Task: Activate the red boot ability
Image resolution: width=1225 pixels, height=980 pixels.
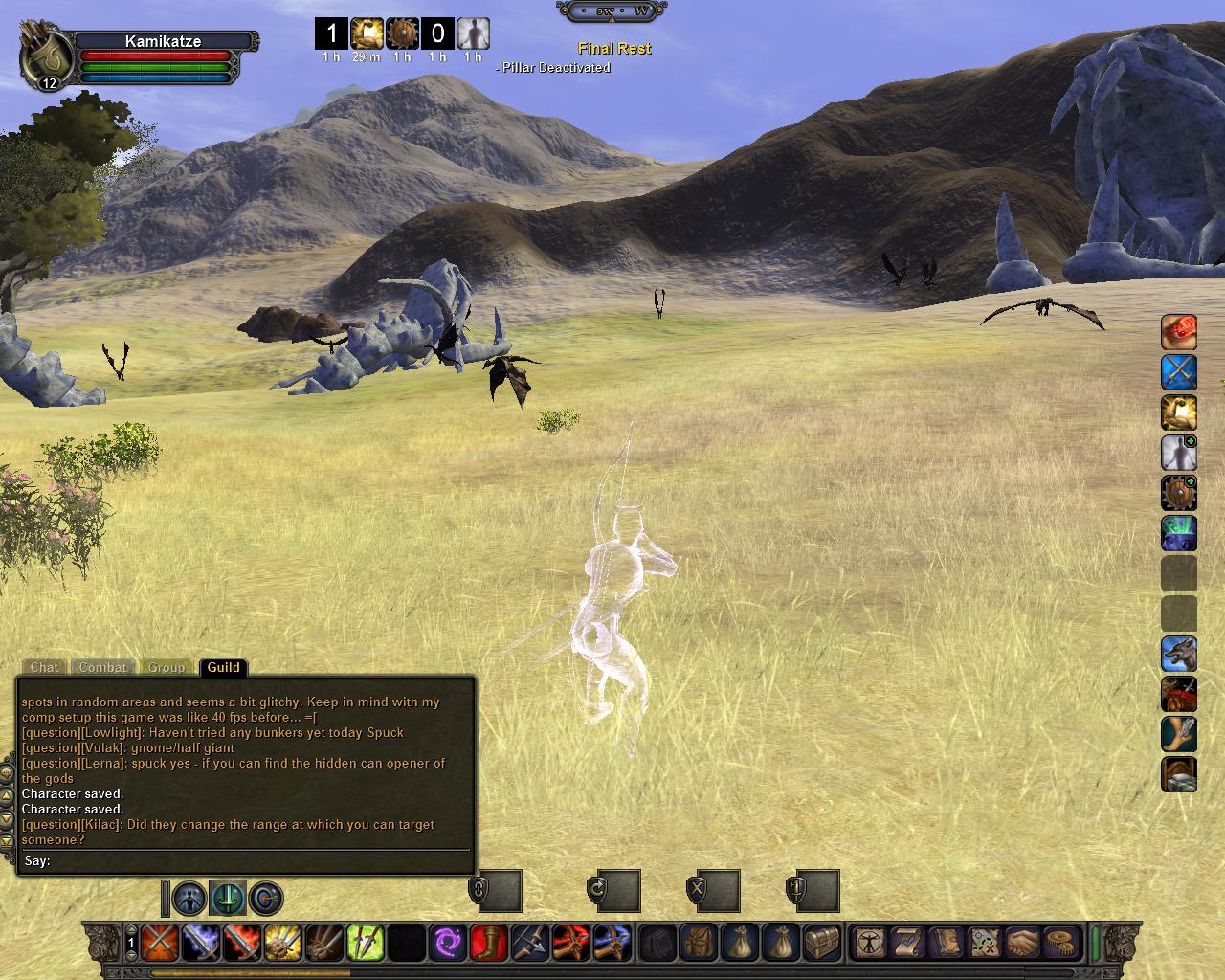Action: 488,943
